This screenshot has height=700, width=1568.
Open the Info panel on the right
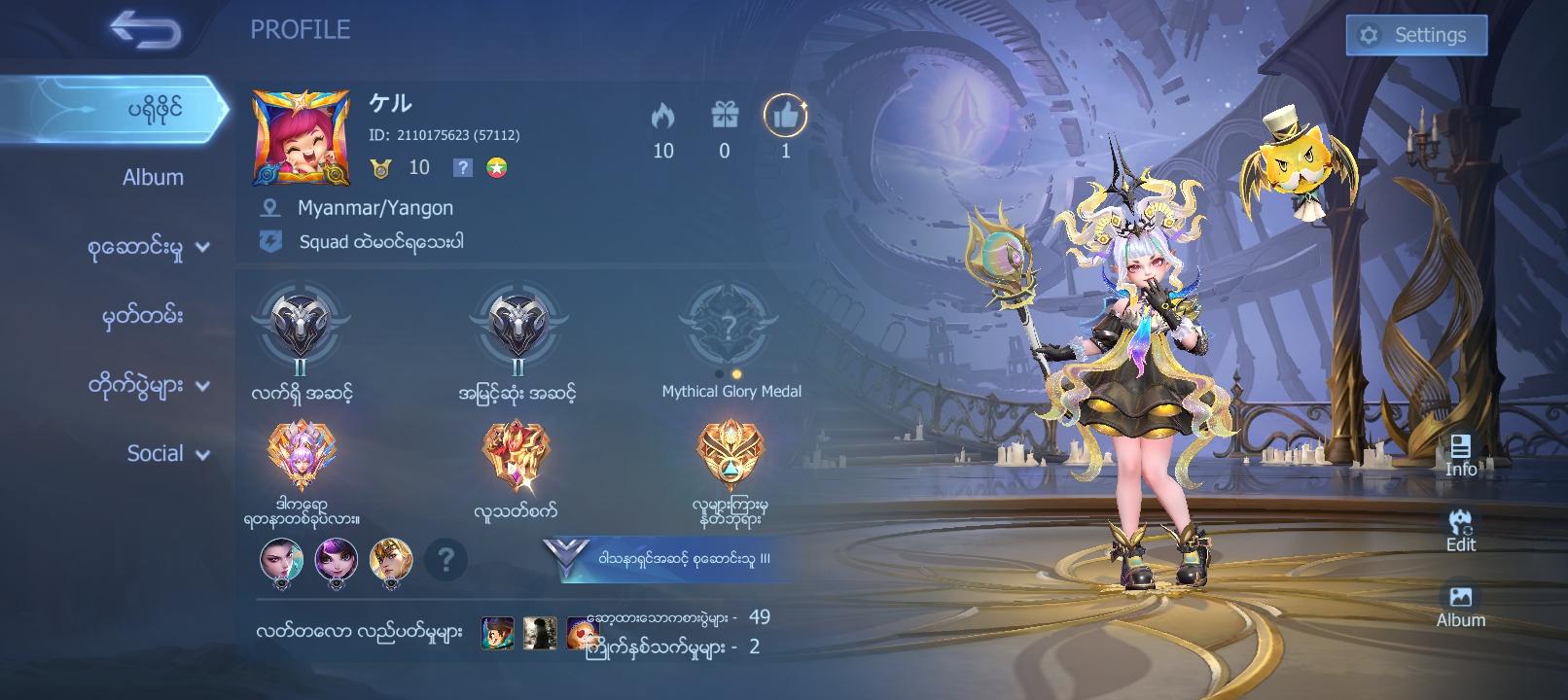tap(1459, 456)
